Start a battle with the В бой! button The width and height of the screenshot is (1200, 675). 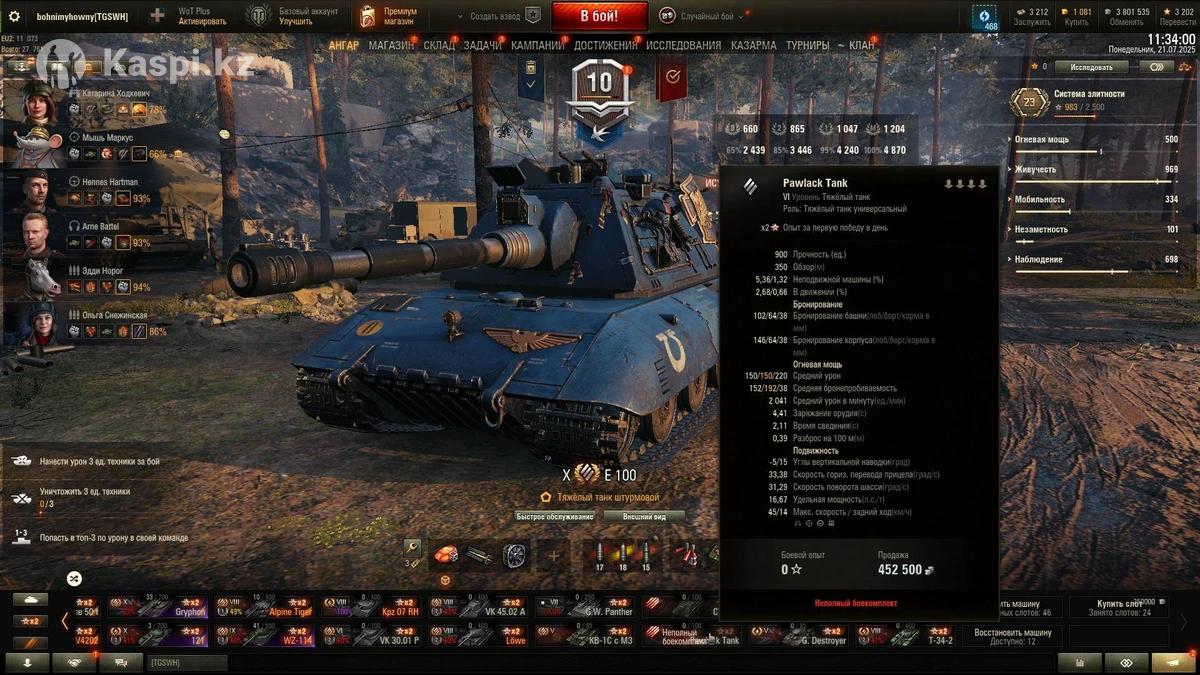click(599, 16)
